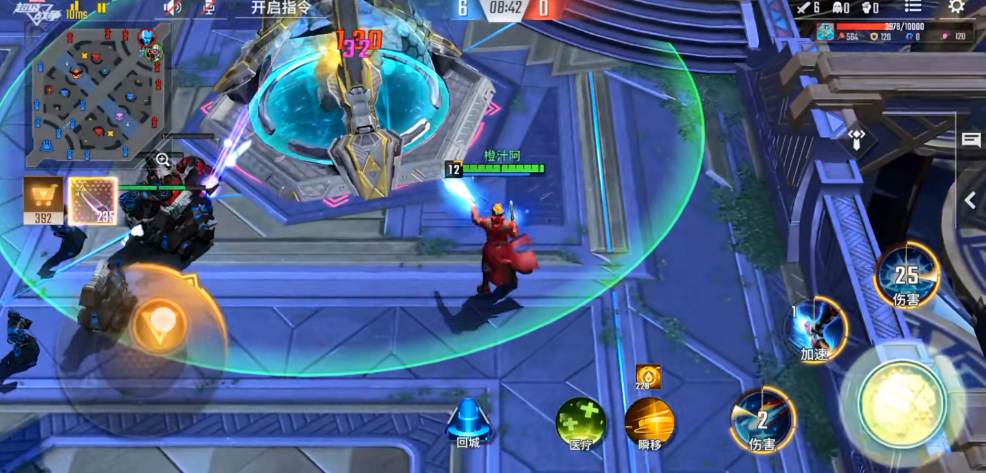Screen dimensions: 986x473
Task: Click the 开启指令 command button
Action: (x=279, y=7)
